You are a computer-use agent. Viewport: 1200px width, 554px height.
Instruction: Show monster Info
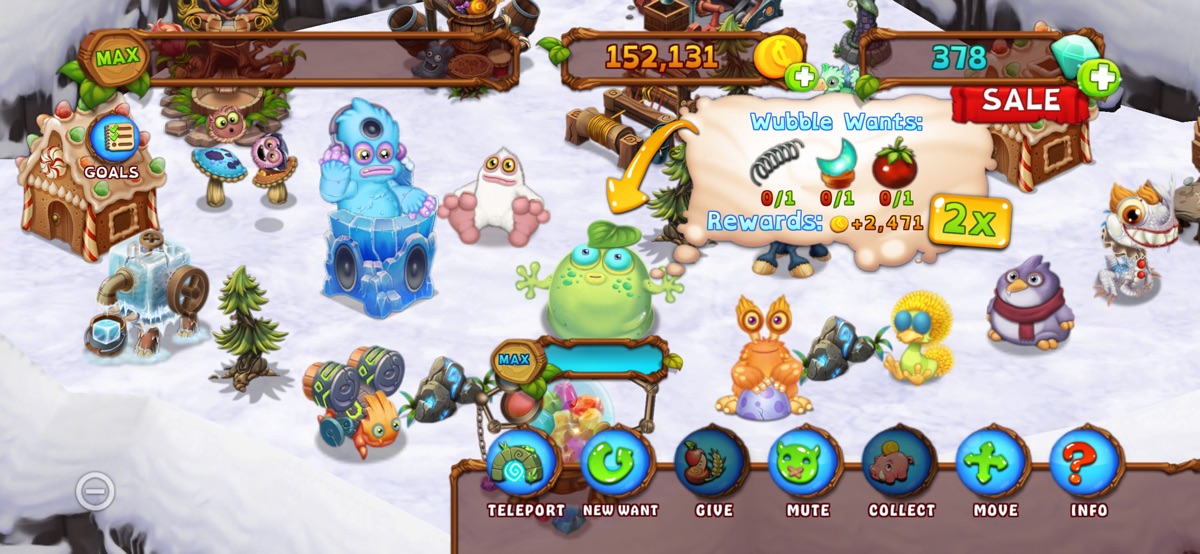[x=1089, y=465]
